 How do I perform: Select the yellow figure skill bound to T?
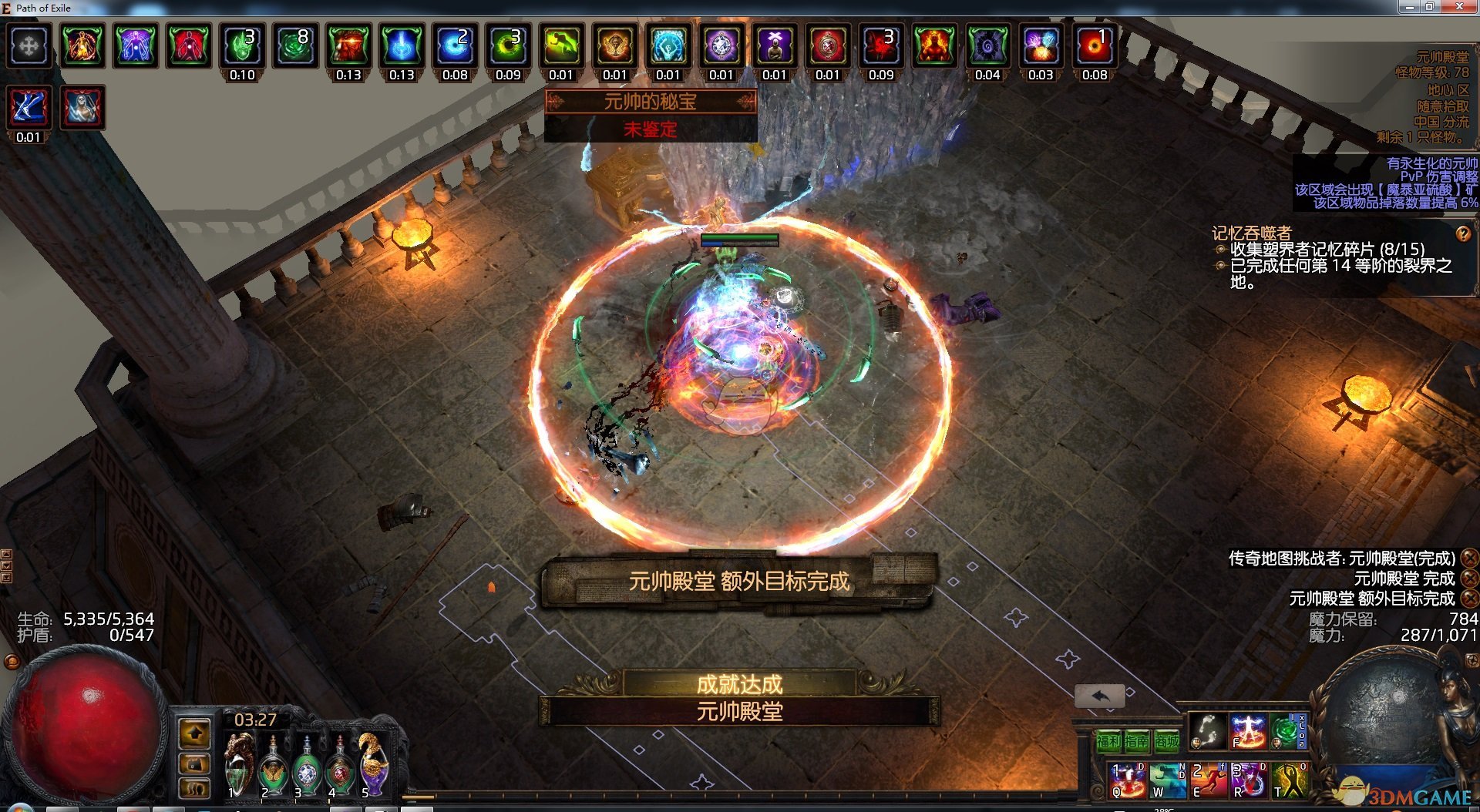pyautogui.click(x=1290, y=780)
